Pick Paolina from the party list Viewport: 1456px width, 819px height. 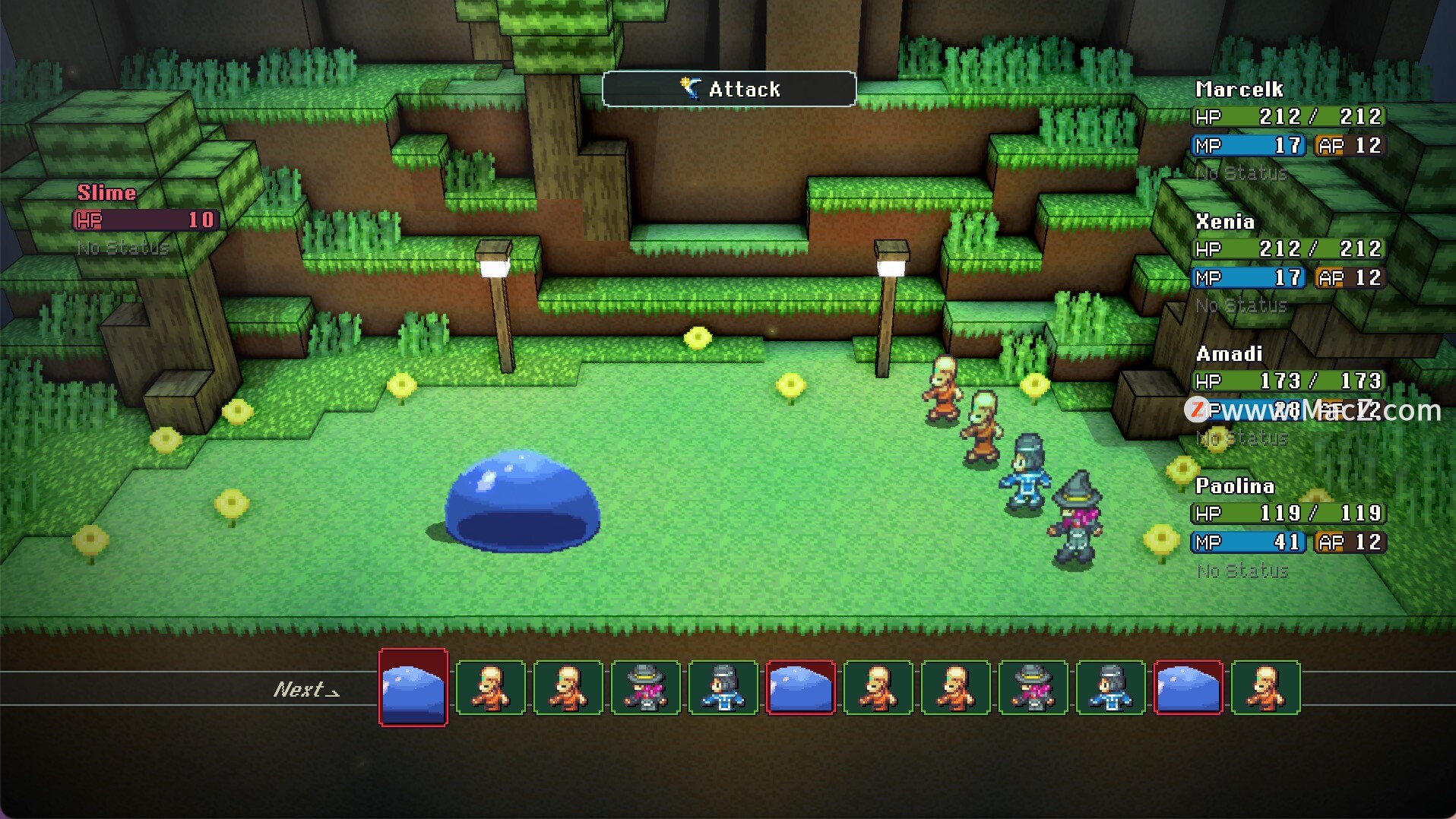(x=1288, y=526)
